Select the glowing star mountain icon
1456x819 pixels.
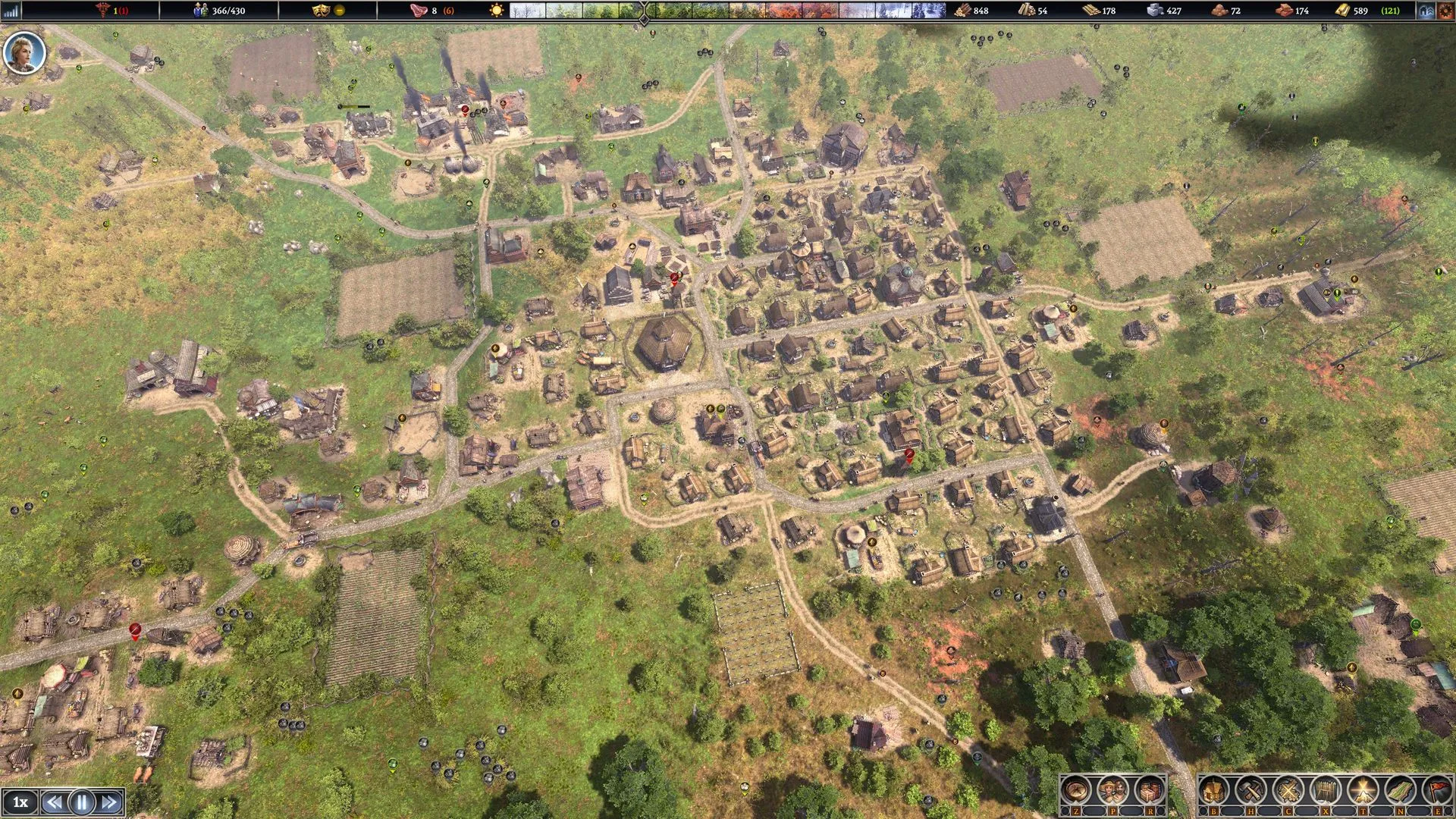(x=1362, y=790)
